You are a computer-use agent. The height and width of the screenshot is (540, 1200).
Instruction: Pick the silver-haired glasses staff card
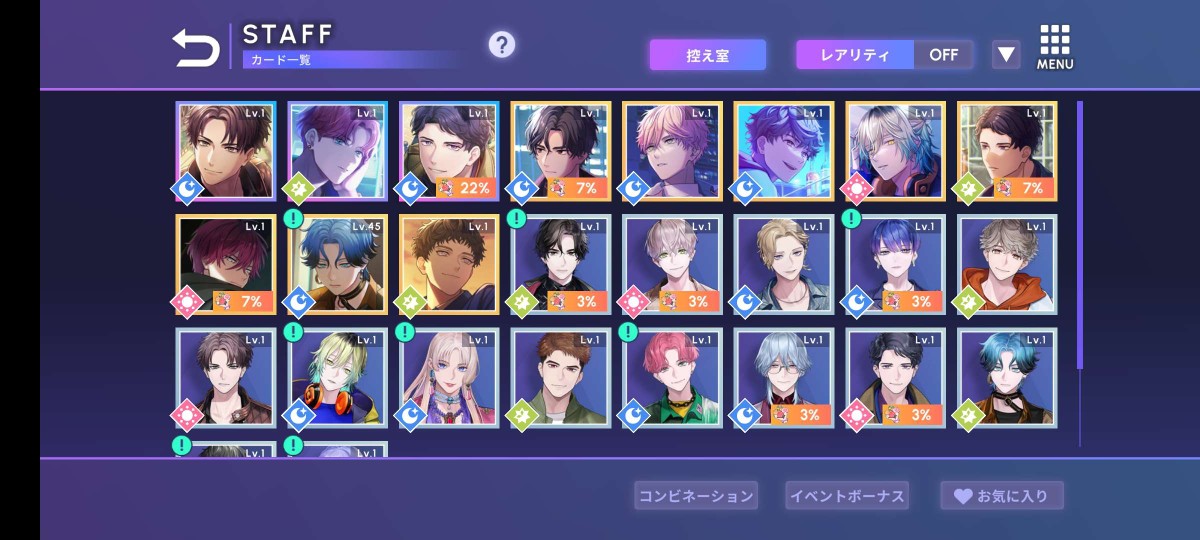784,378
